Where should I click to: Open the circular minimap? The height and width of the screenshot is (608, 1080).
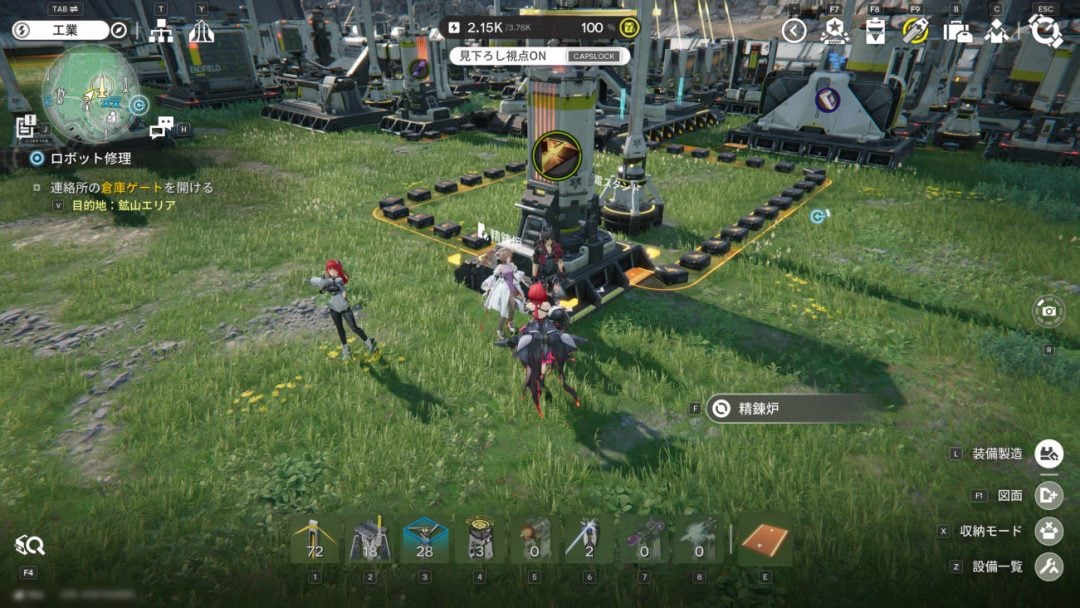[90, 94]
